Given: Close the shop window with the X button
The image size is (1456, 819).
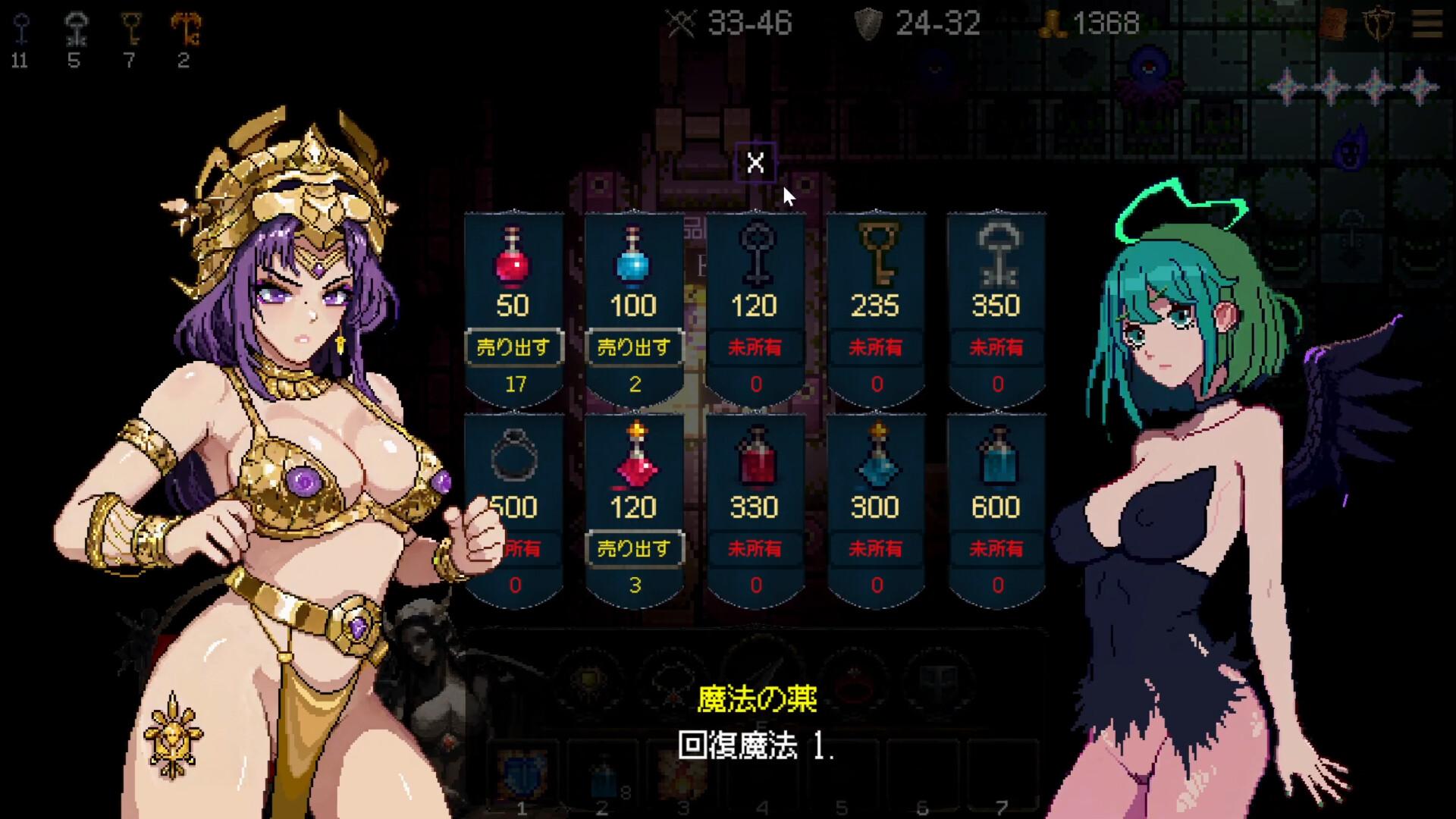Looking at the screenshot, I should pos(755,162).
